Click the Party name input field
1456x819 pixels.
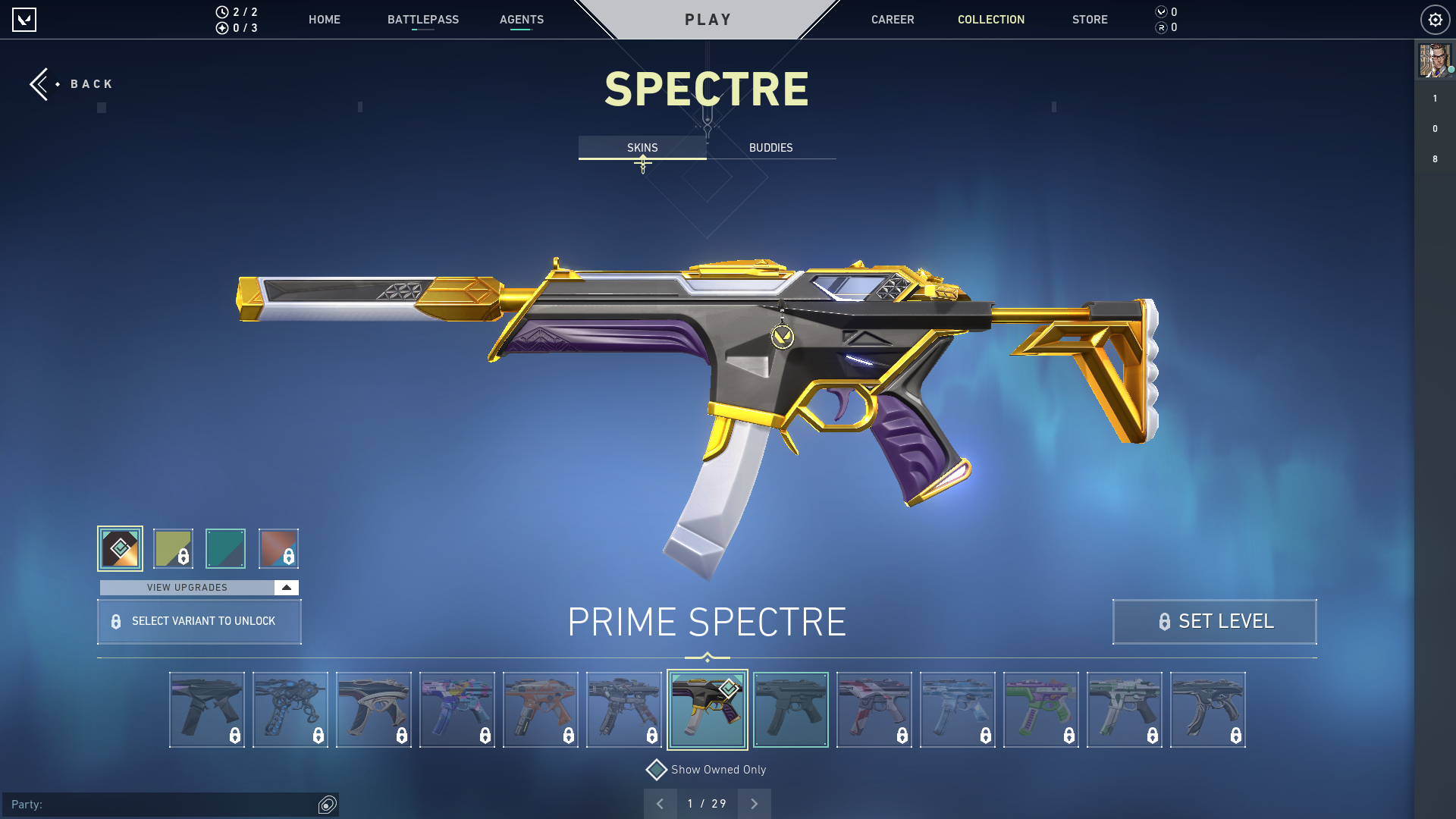click(152, 805)
